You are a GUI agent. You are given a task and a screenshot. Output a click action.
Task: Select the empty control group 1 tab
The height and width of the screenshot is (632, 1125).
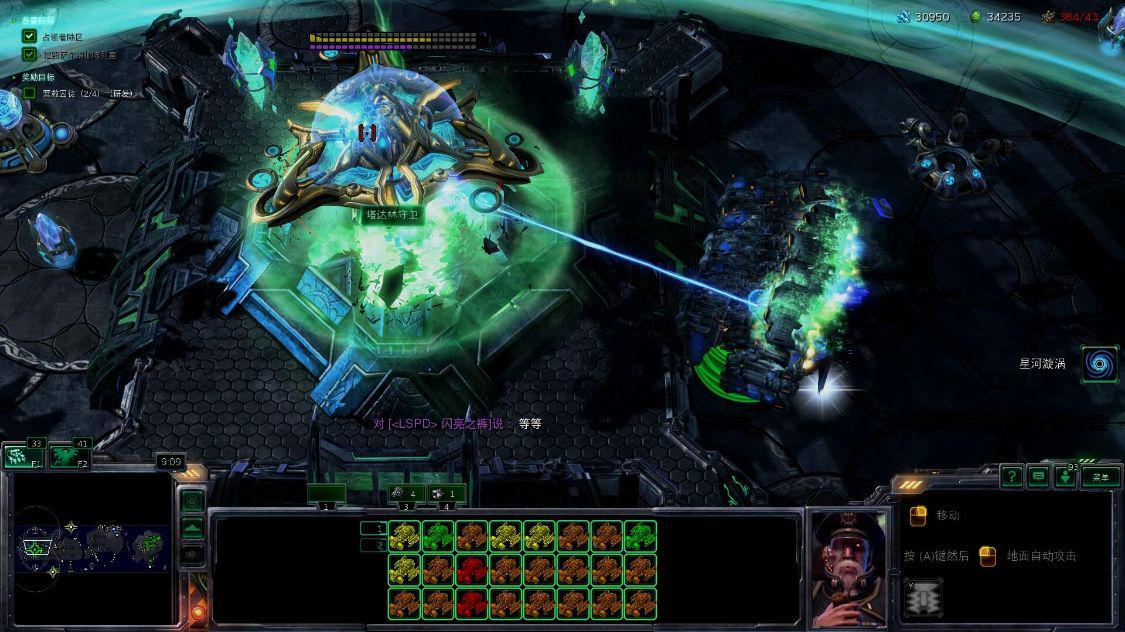pyautogui.click(x=326, y=494)
